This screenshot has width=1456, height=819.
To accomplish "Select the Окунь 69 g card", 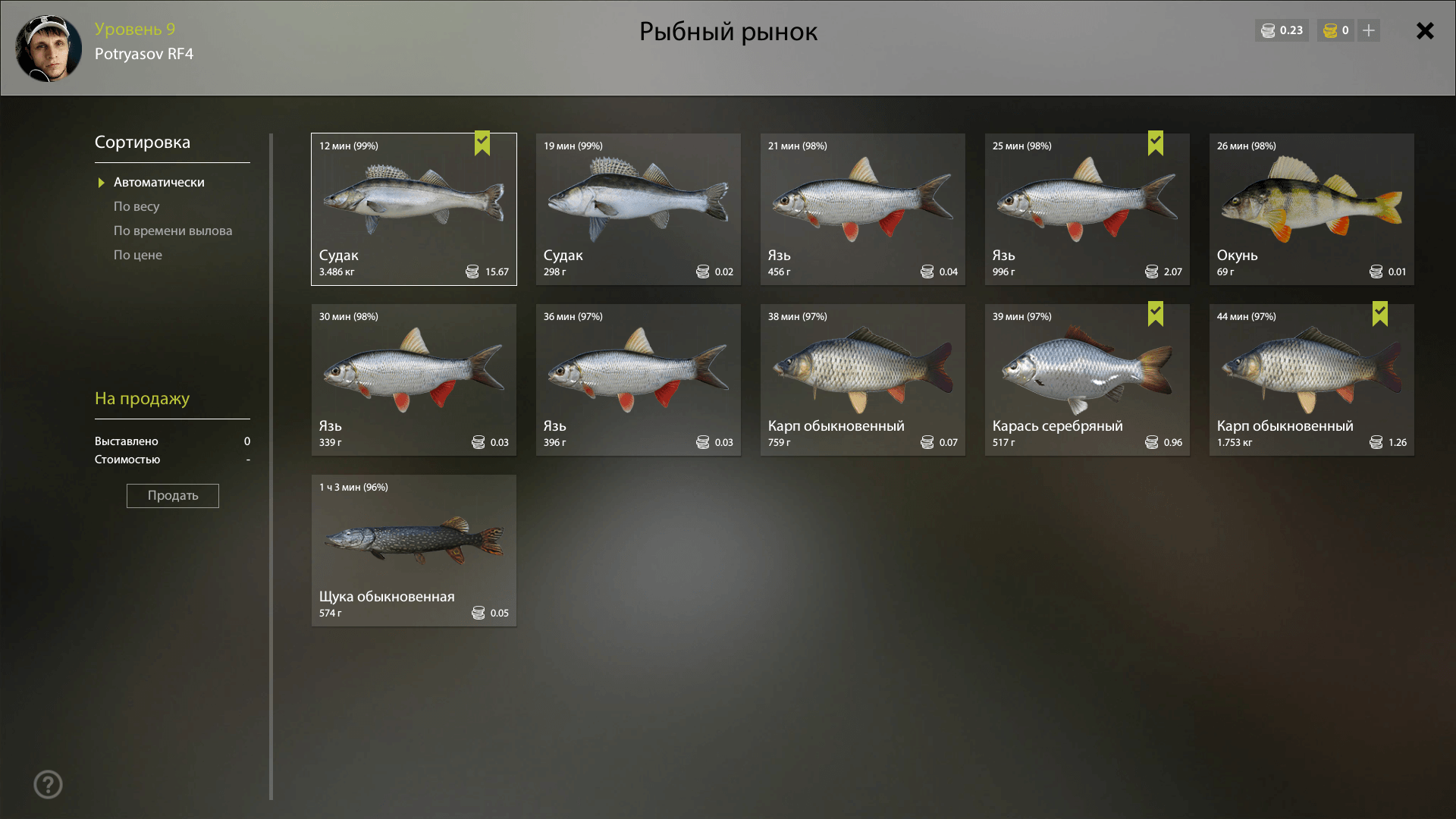I will point(1312,209).
